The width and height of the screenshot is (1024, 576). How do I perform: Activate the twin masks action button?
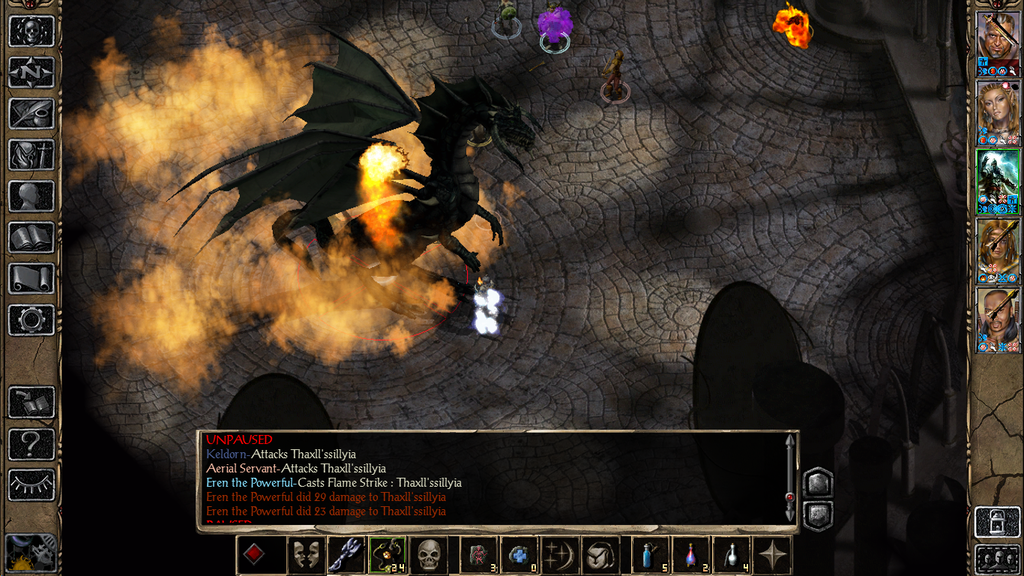306,554
